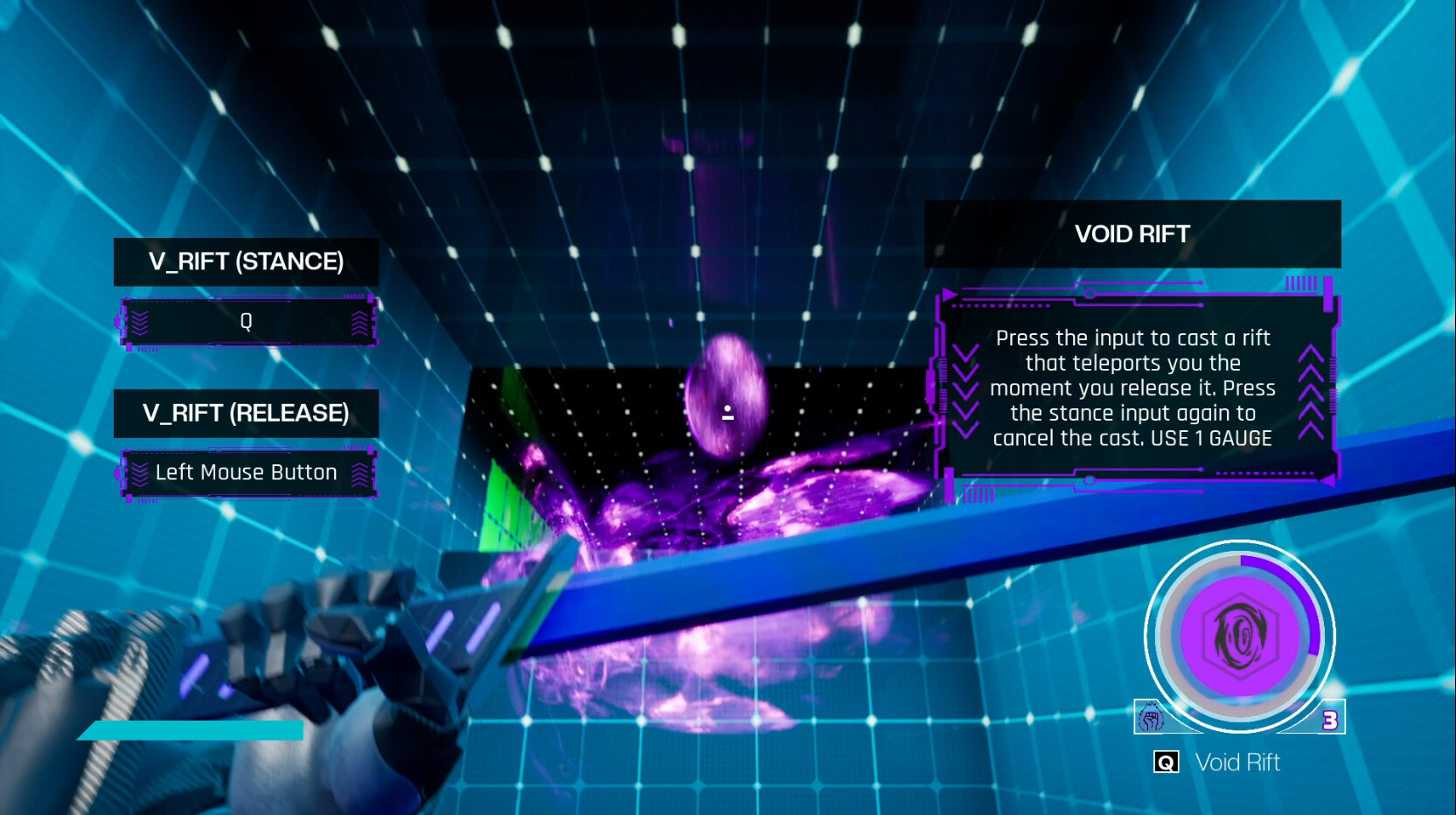Toggle the V_RIFT (STANCE) keybind entry

(247, 321)
